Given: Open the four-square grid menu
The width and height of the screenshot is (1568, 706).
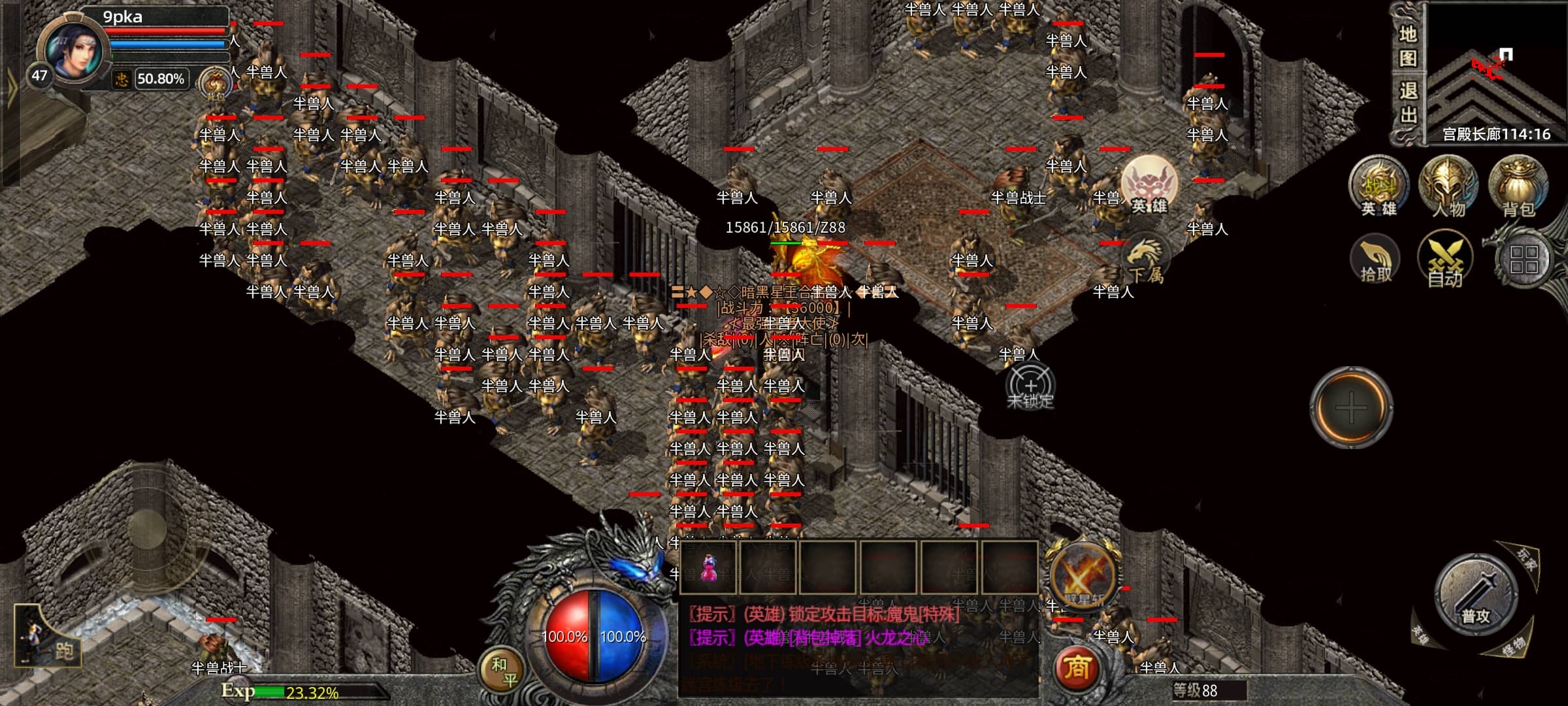Looking at the screenshot, I should pos(1524,260).
